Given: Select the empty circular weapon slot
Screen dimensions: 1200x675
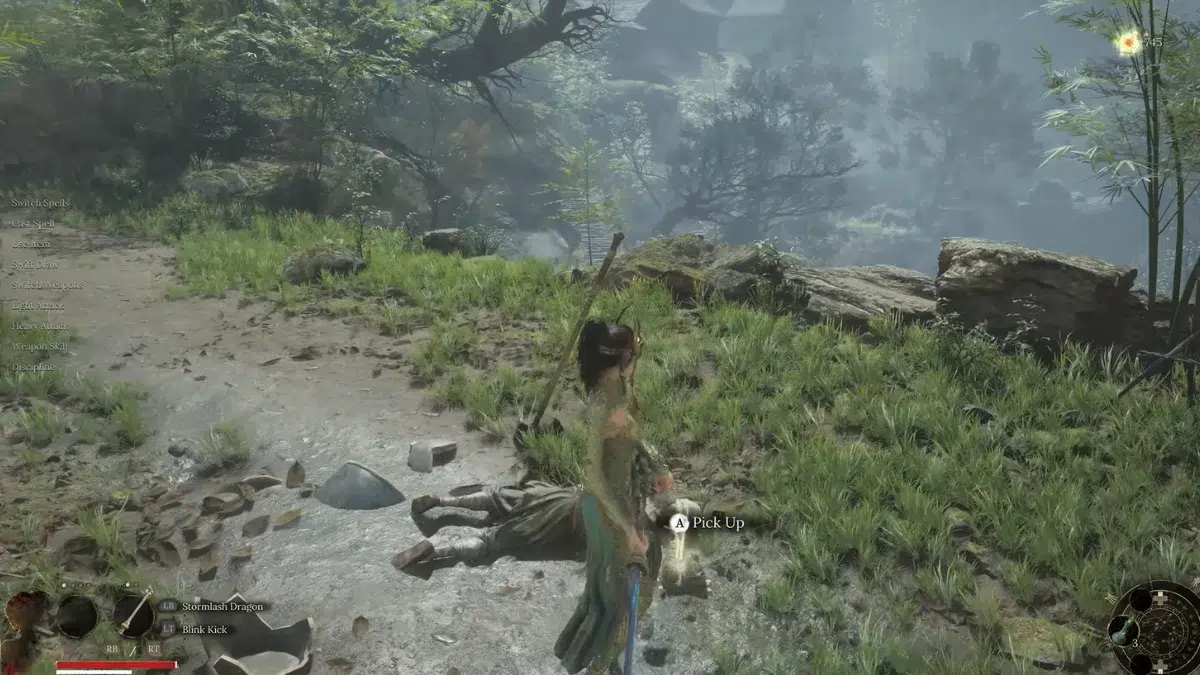Looking at the screenshot, I should coord(77,616).
